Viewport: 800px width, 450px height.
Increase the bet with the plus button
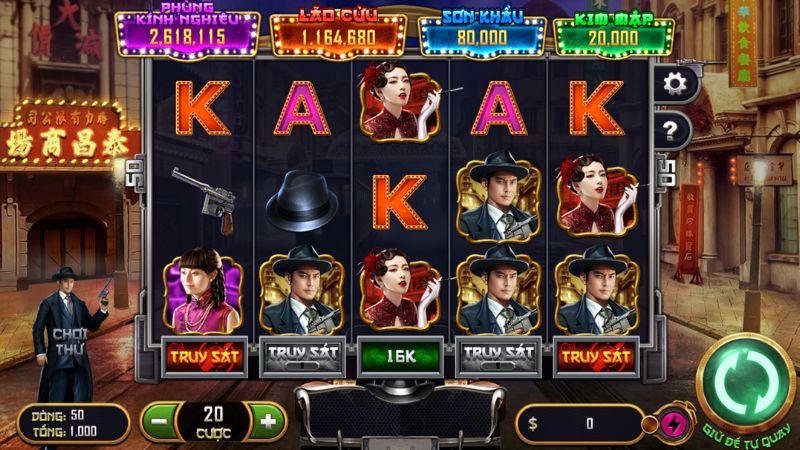pyautogui.click(x=266, y=421)
